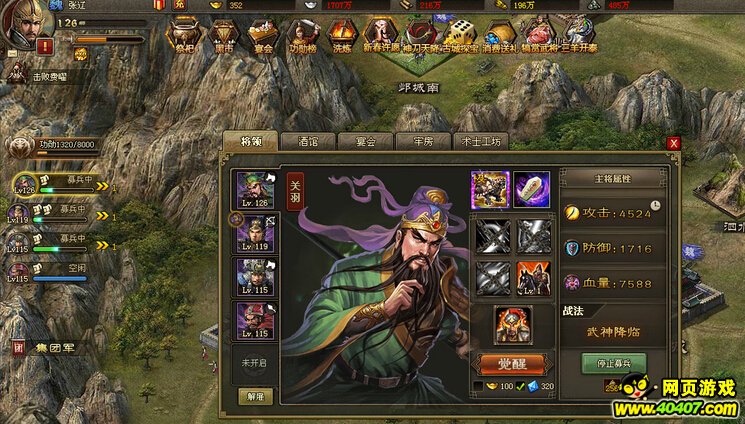
Task: Open the 主将属性 attributes header
Action: coord(614,179)
